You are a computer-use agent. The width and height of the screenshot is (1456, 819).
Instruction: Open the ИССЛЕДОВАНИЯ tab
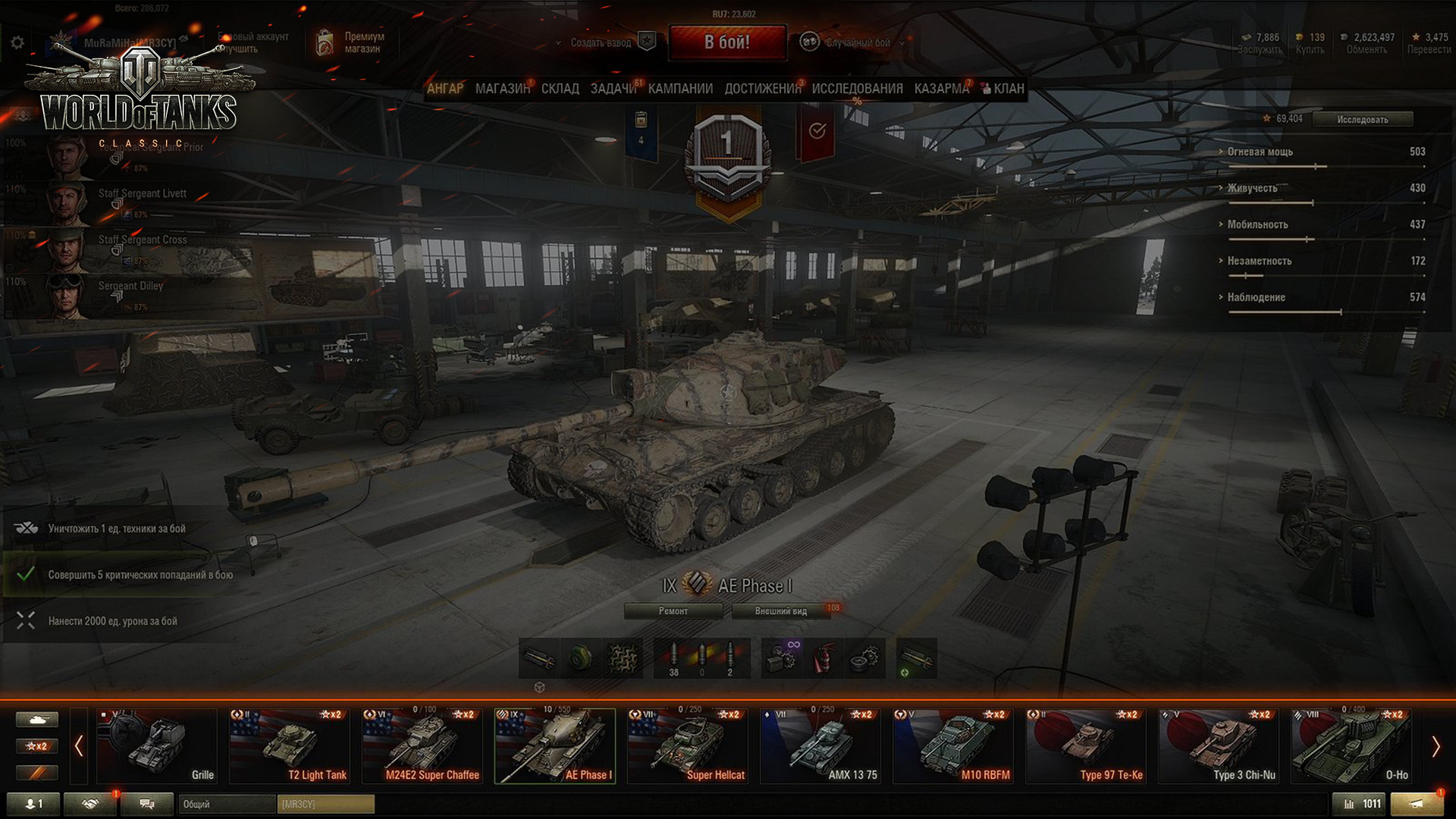pos(857,89)
